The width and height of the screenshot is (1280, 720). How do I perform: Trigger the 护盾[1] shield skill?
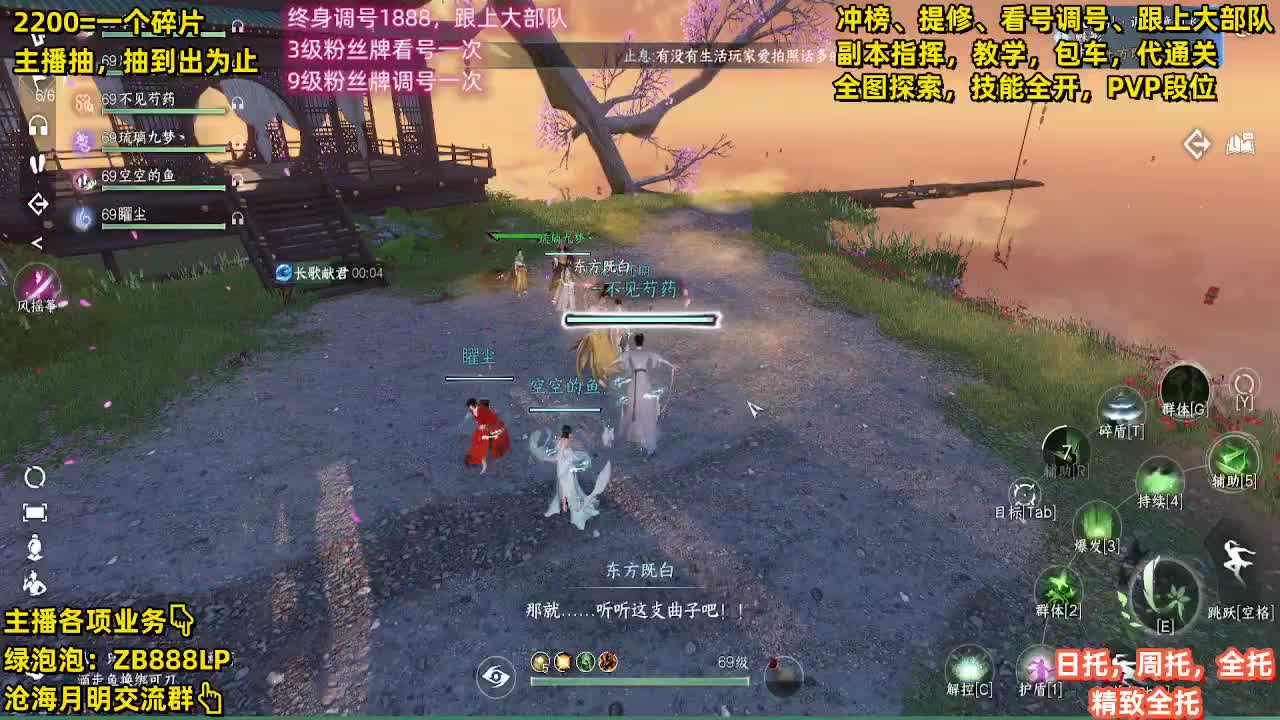1035,664
